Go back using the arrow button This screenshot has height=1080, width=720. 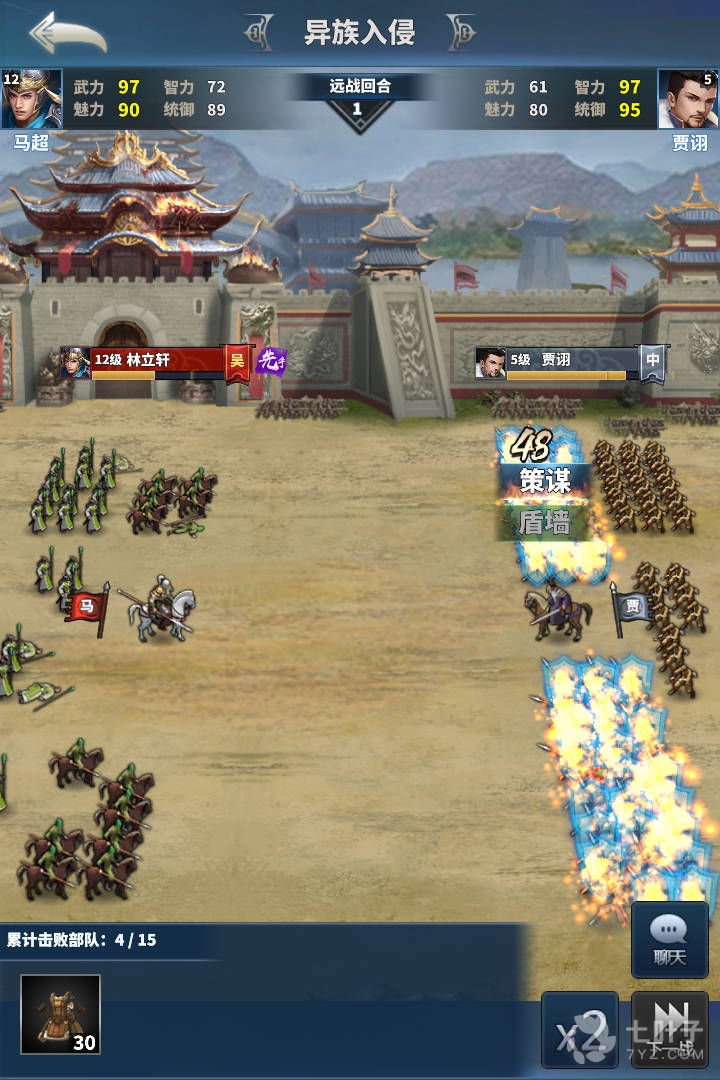click(67, 33)
